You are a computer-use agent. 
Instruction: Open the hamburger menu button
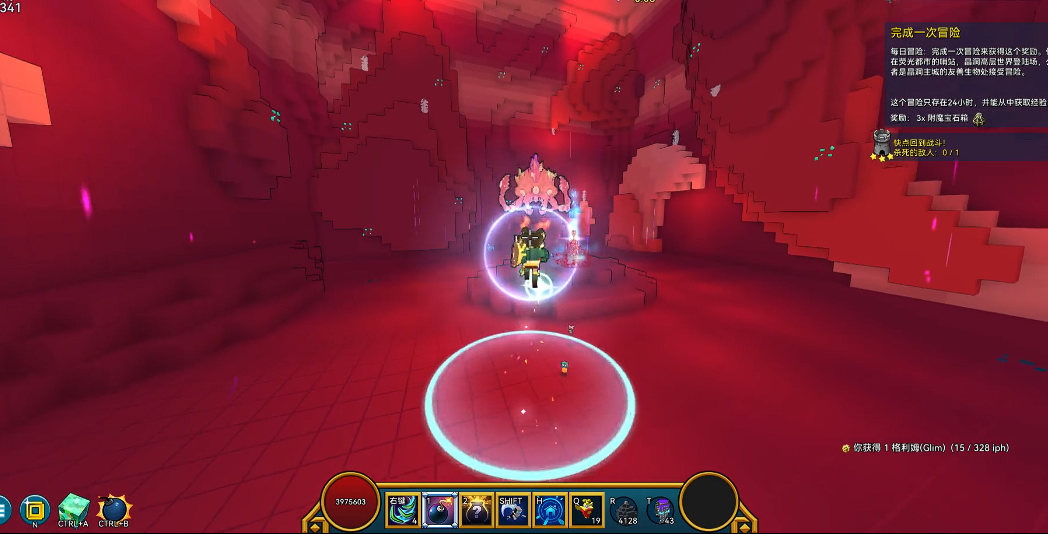[x=3, y=509]
